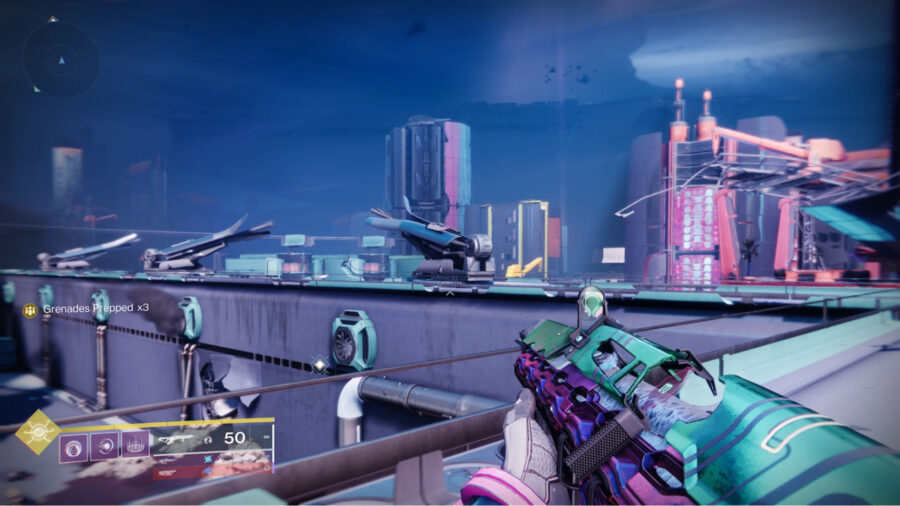Click the circular radar in the corner
This screenshot has height=506, width=900.
tap(61, 59)
